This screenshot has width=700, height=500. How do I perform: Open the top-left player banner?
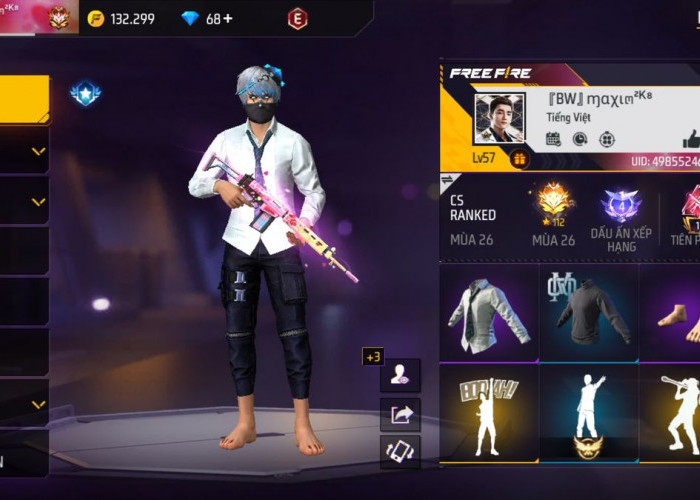(35, 16)
